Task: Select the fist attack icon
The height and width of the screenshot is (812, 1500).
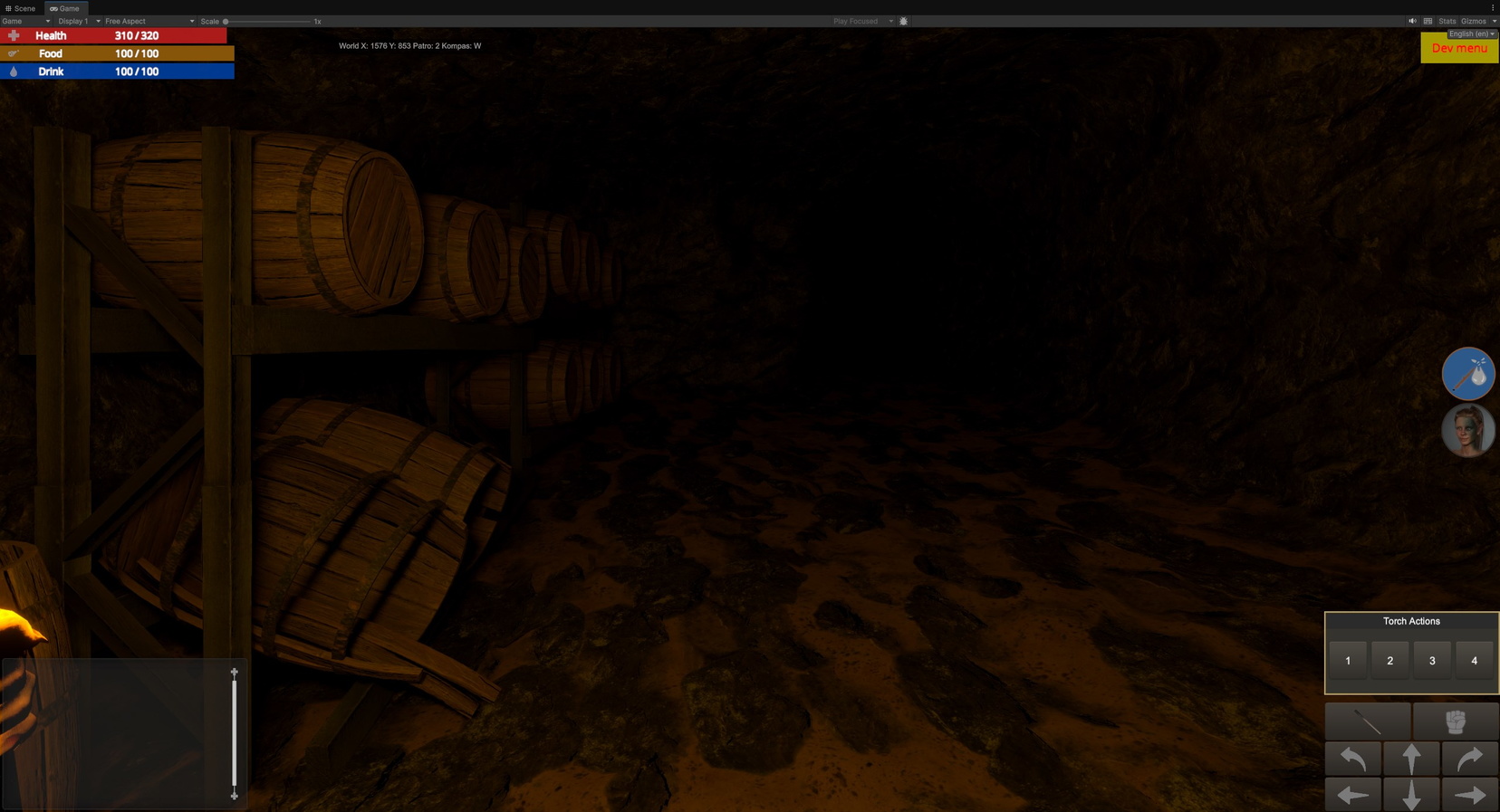Action: [x=1454, y=721]
